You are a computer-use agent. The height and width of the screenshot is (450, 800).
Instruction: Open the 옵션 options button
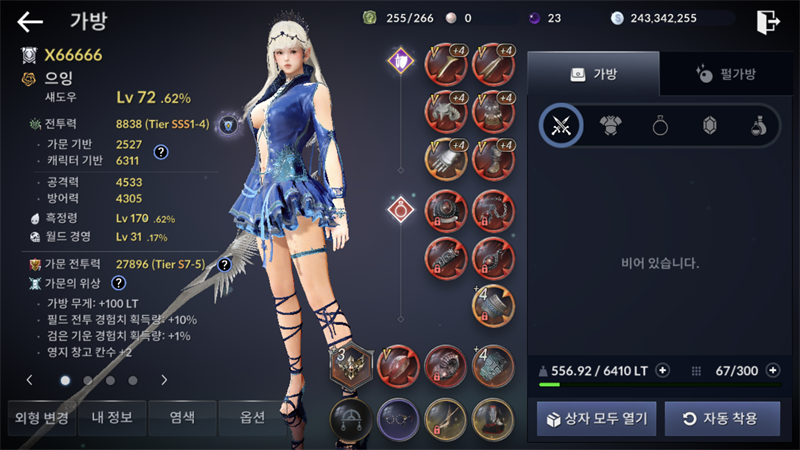(252, 417)
